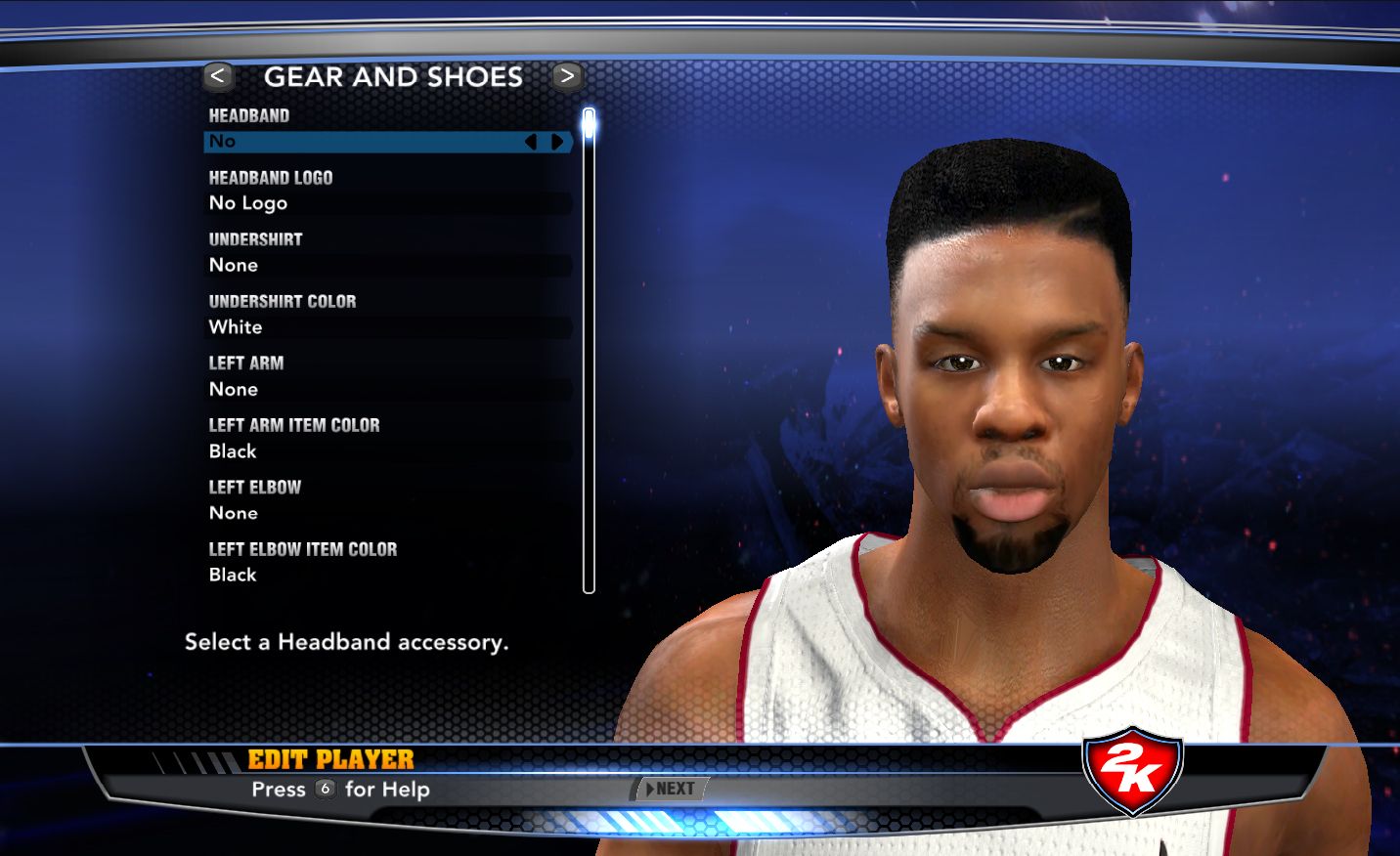Select the Left Elbow Item Color row
This screenshot has width=1400, height=856.
pyautogui.click(x=388, y=575)
